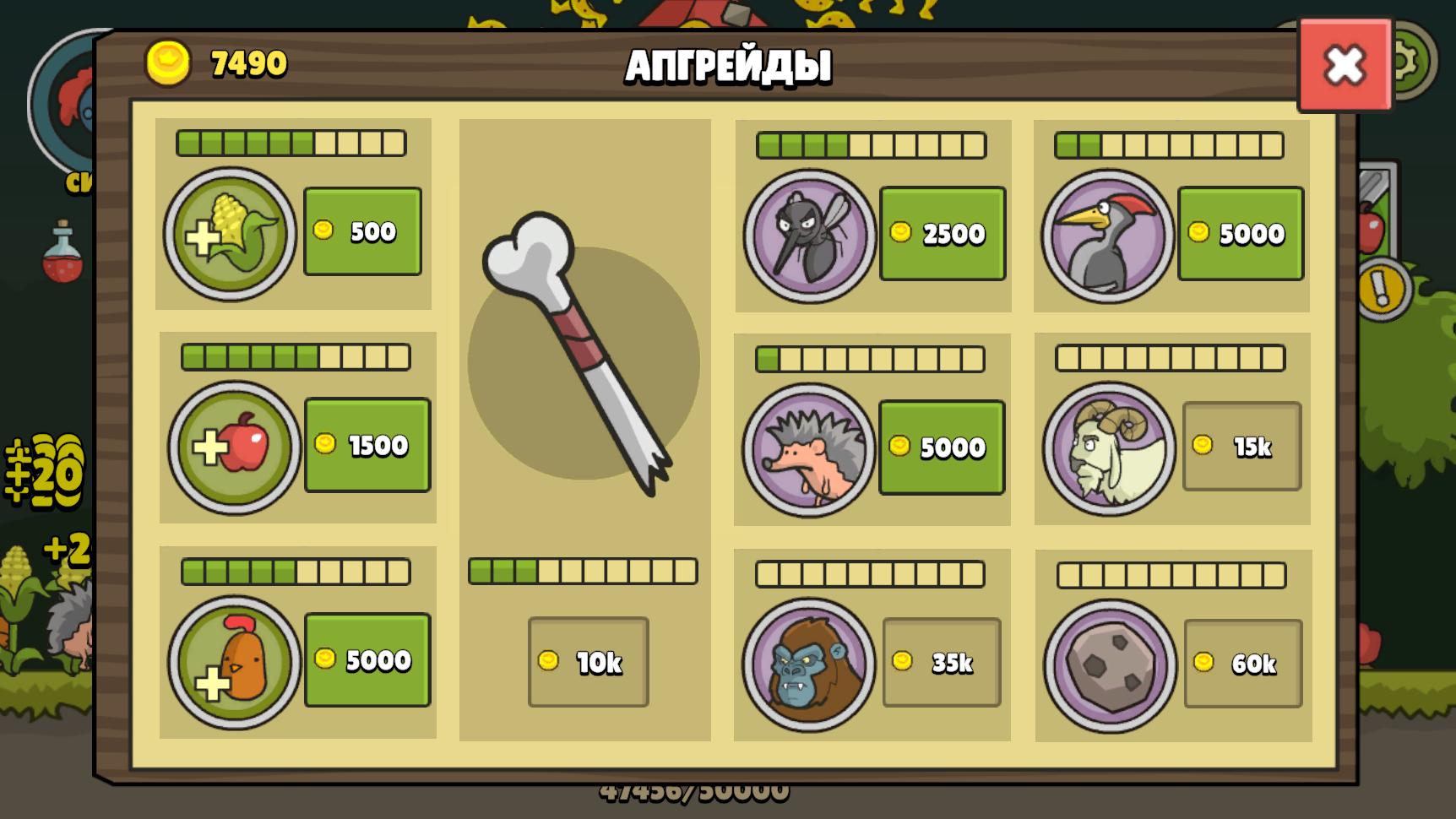Viewport: 1456px width, 819px height.
Task: Select the mosquito portrait icon
Action: tap(810, 236)
